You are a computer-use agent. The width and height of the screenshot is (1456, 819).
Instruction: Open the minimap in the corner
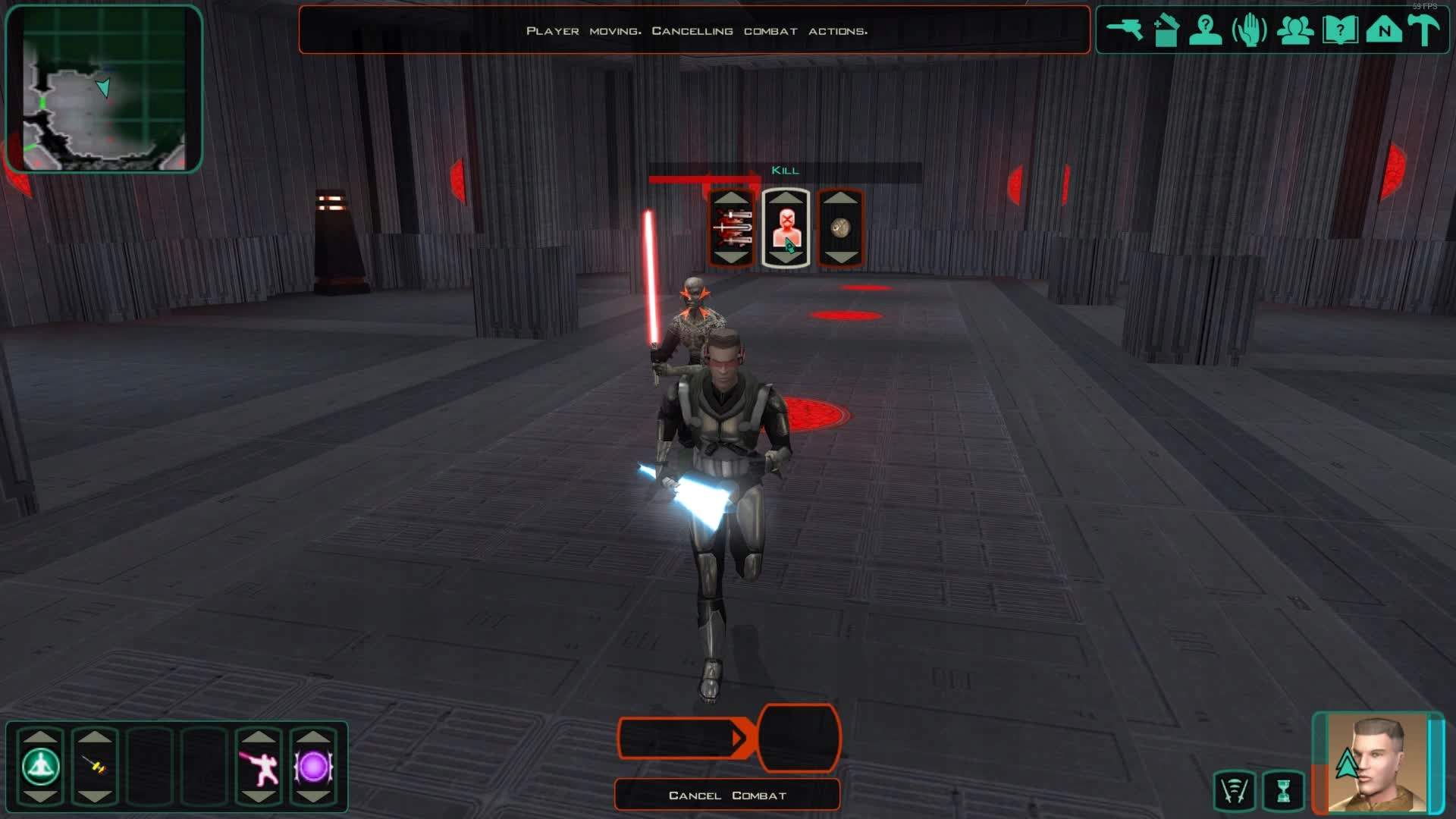pos(104,89)
